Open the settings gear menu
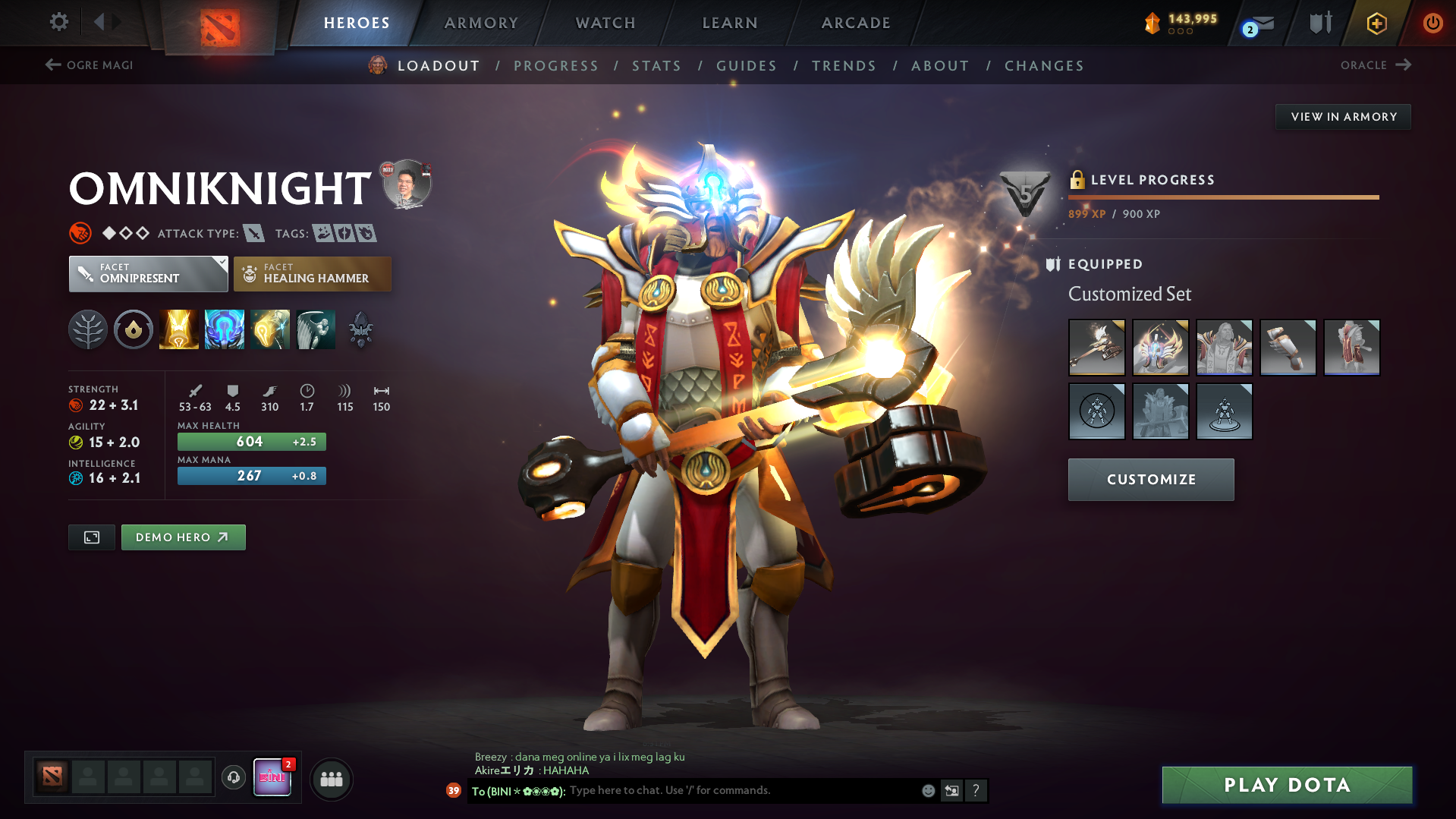The height and width of the screenshot is (819, 1456). [x=58, y=22]
